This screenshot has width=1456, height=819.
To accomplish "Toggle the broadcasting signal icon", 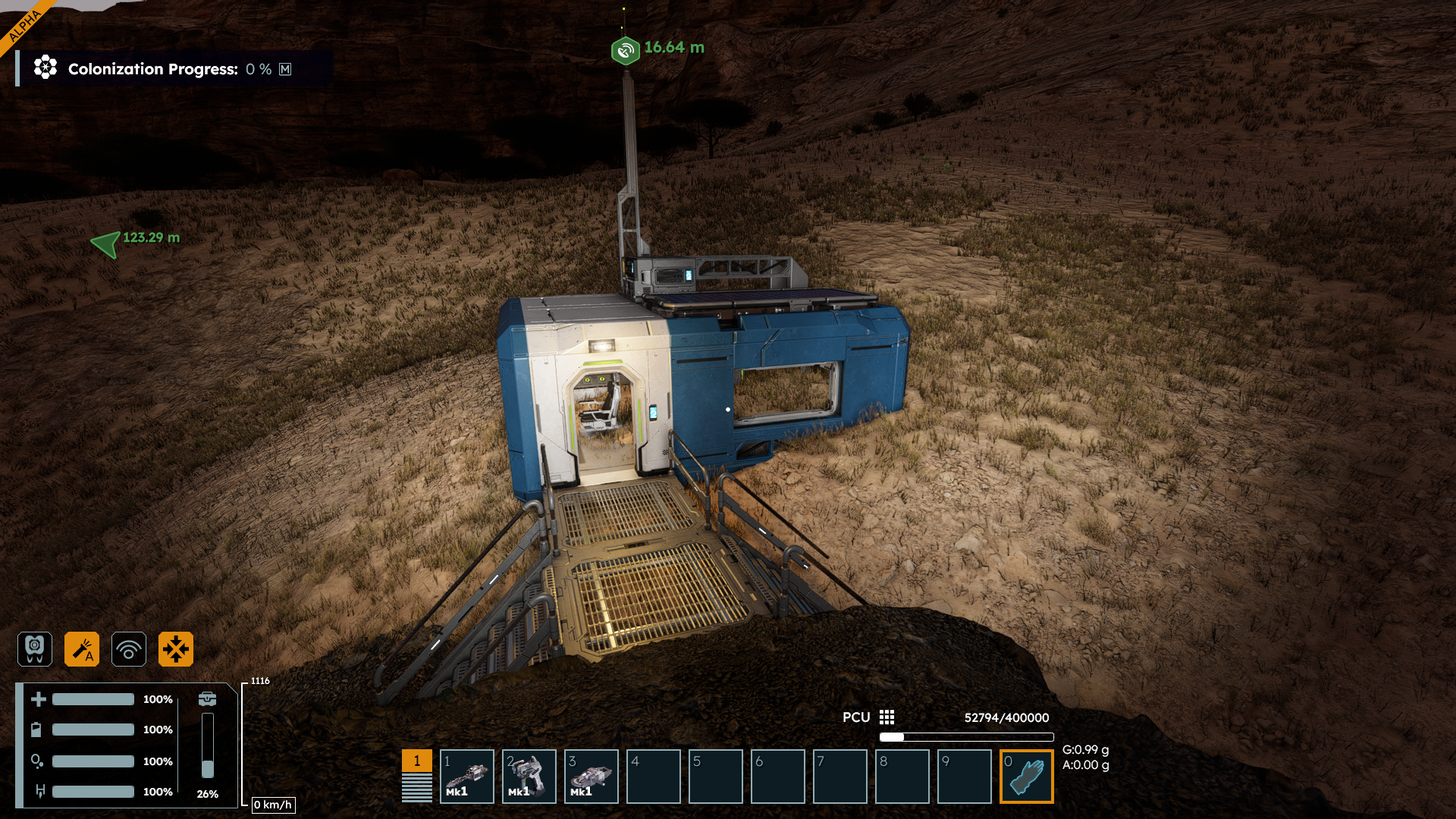I will tap(129, 649).
